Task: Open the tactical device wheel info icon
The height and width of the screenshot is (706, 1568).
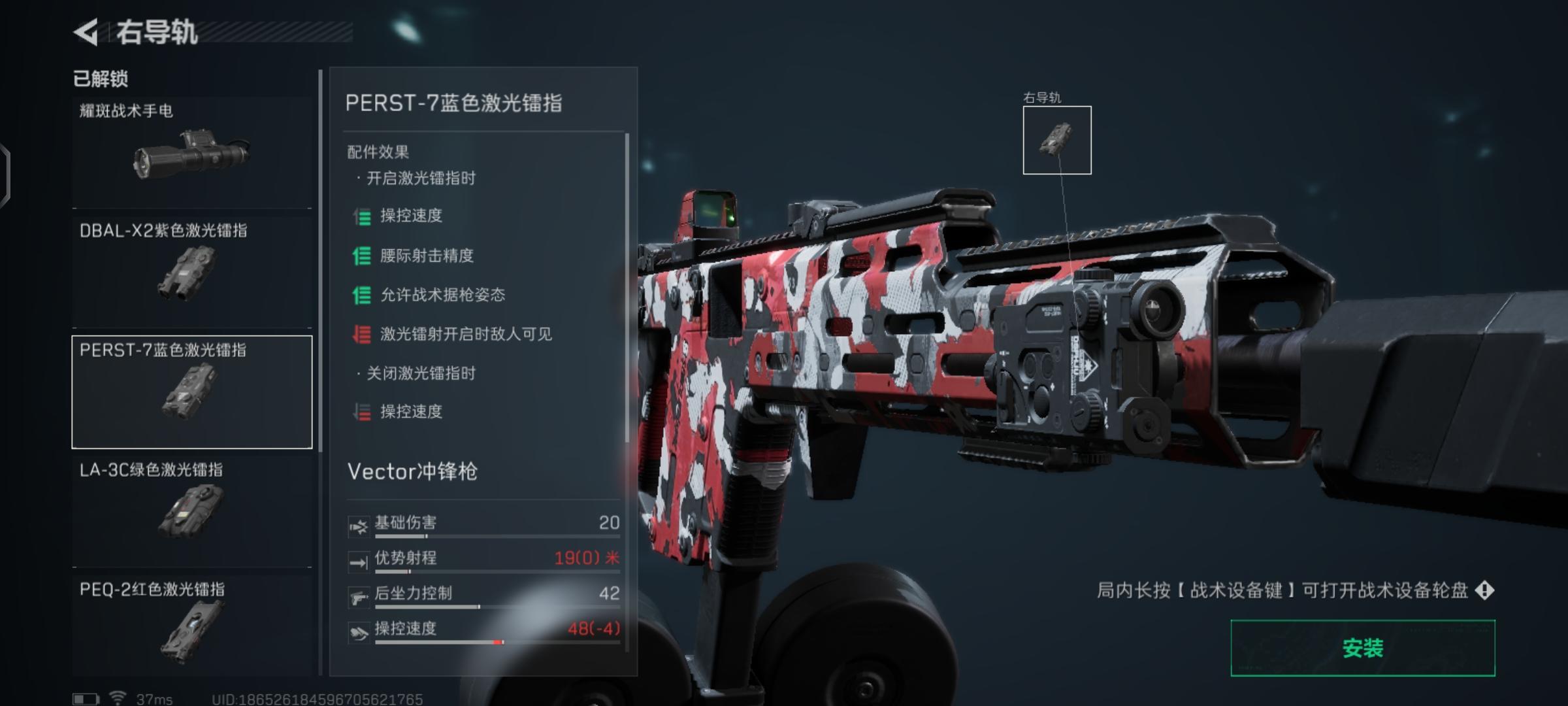Action: point(1484,591)
